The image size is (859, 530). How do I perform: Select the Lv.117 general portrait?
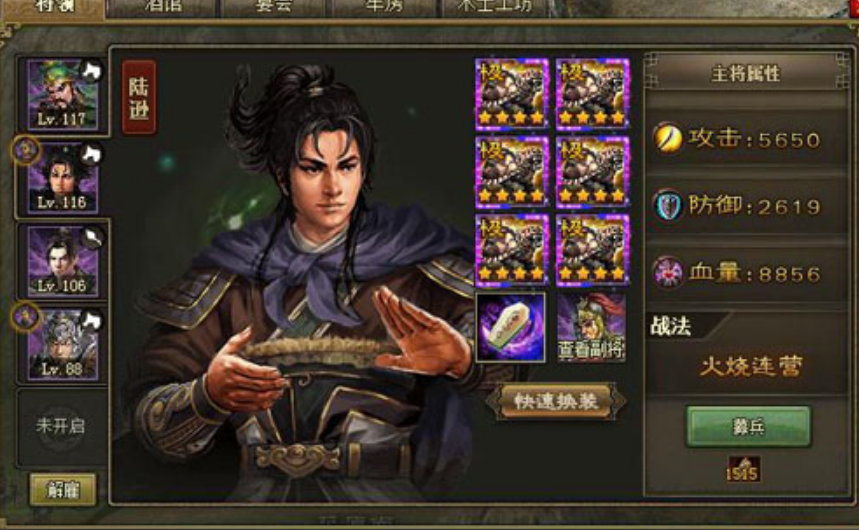[62, 94]
